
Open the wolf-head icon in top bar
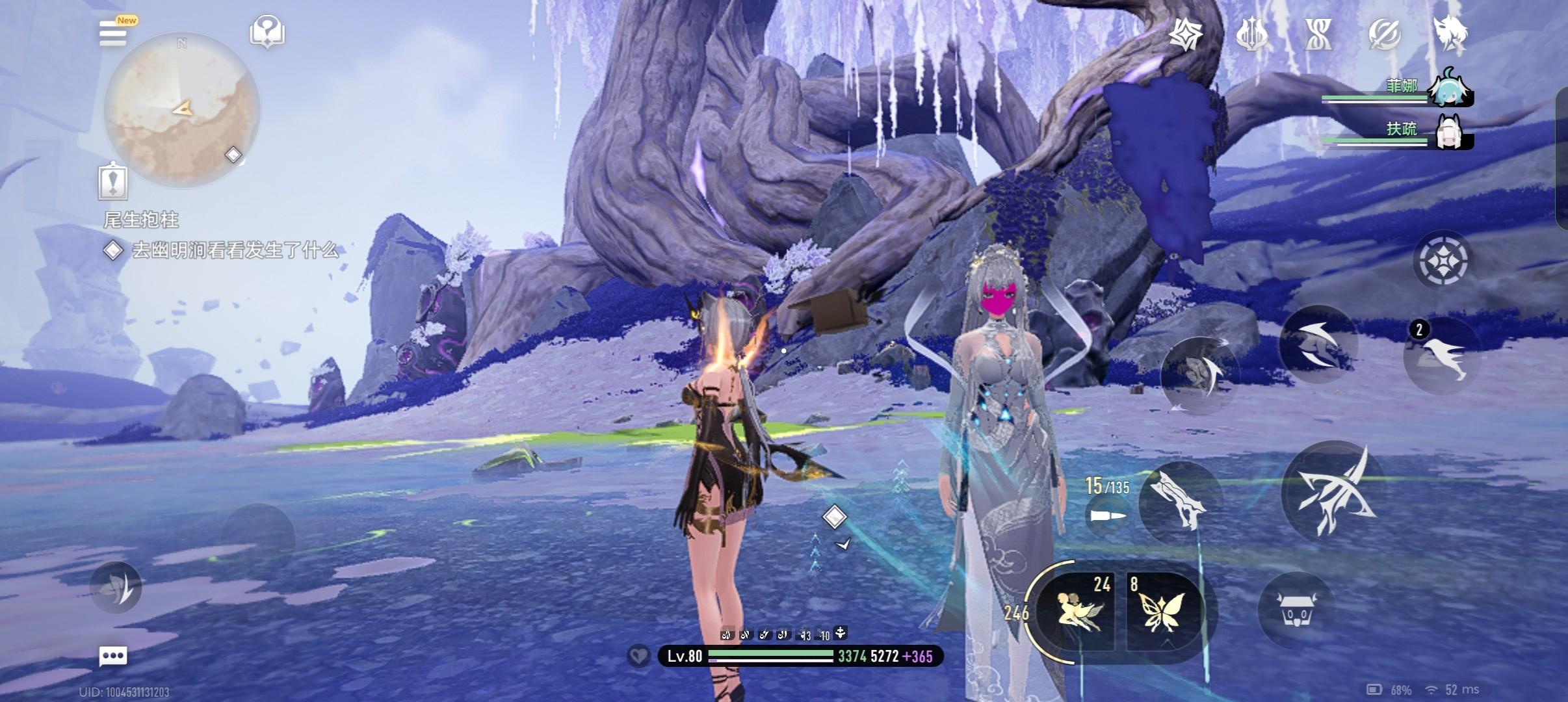click(1449, 33)
